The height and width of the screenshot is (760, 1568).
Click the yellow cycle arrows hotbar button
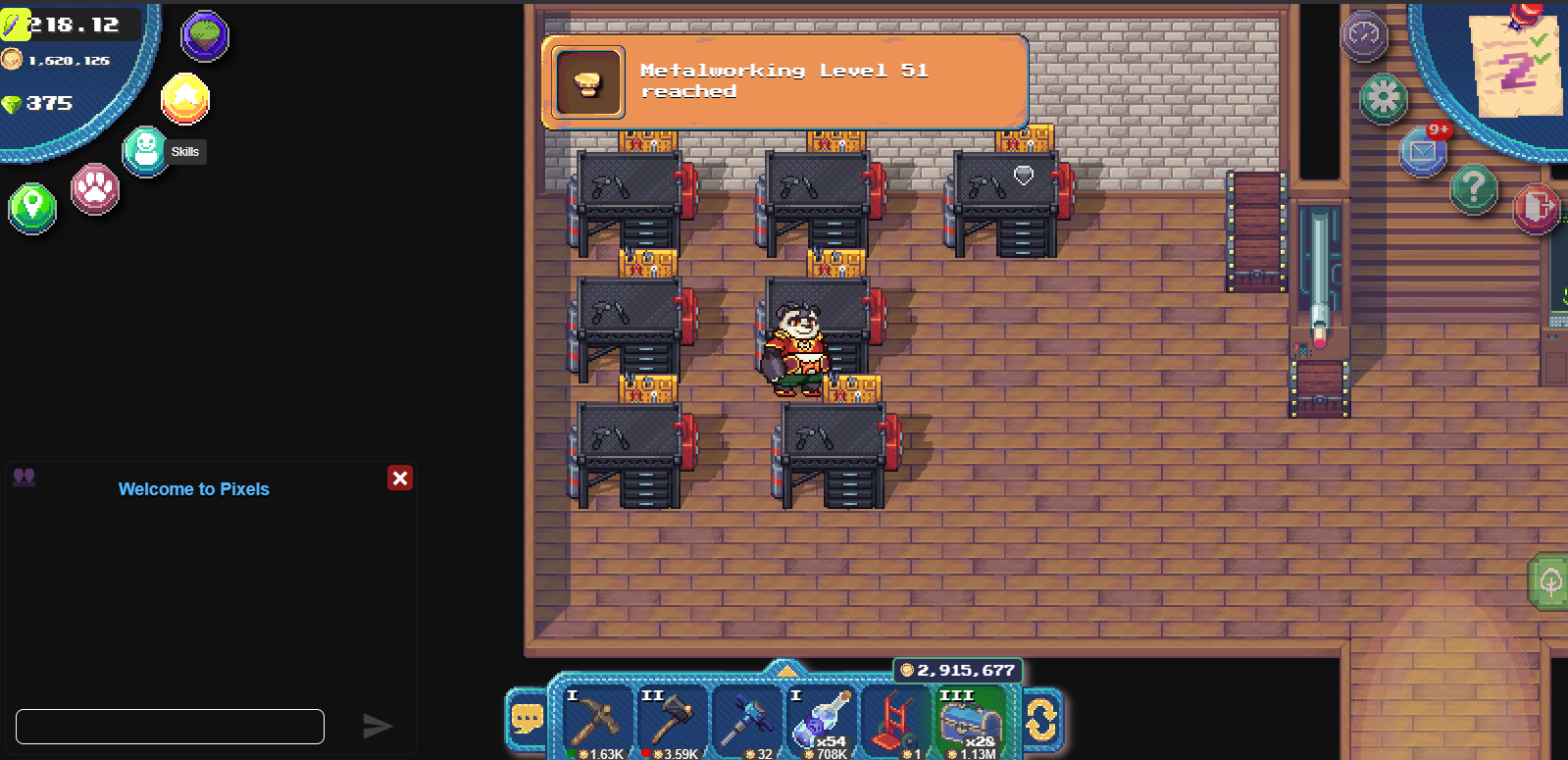coord(1041,720)
